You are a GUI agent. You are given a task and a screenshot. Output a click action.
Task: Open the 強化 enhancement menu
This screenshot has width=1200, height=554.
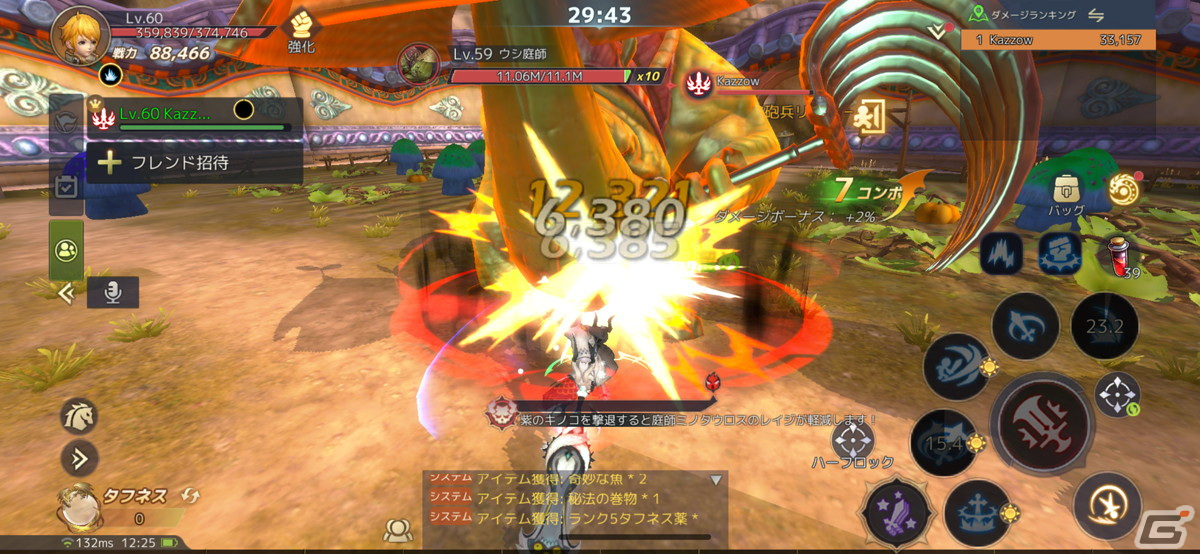302,30
